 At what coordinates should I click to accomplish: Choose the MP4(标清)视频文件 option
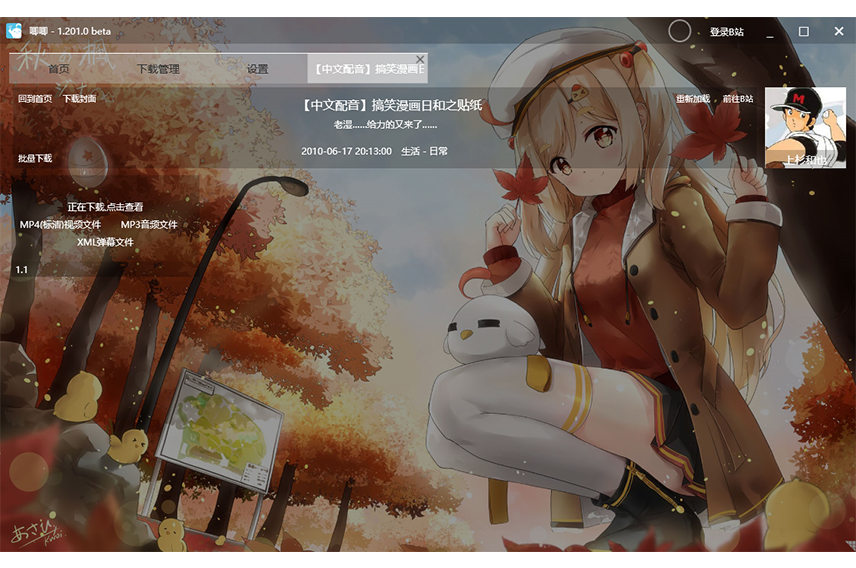(x=61, y=225)
